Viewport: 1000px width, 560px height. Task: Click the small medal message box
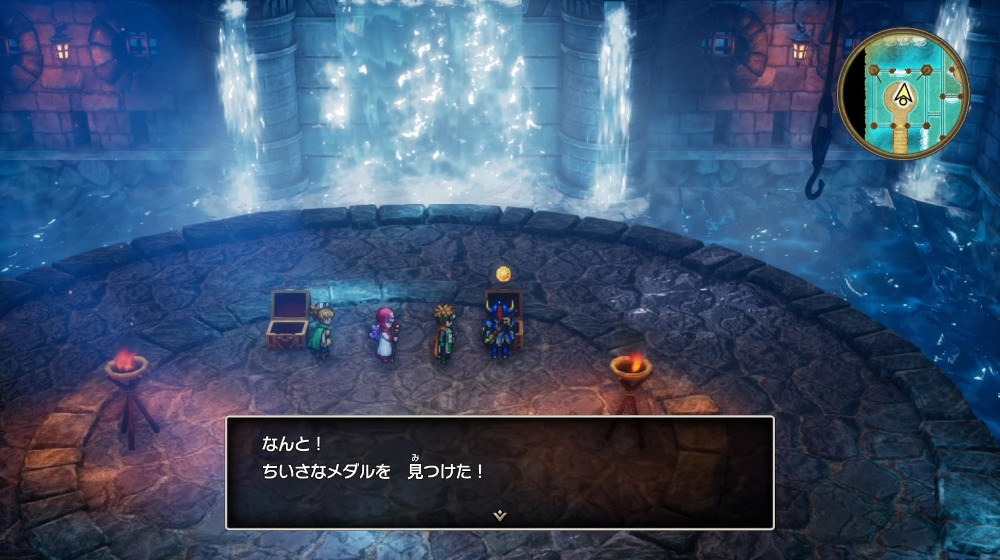click(x=499, y=470)
